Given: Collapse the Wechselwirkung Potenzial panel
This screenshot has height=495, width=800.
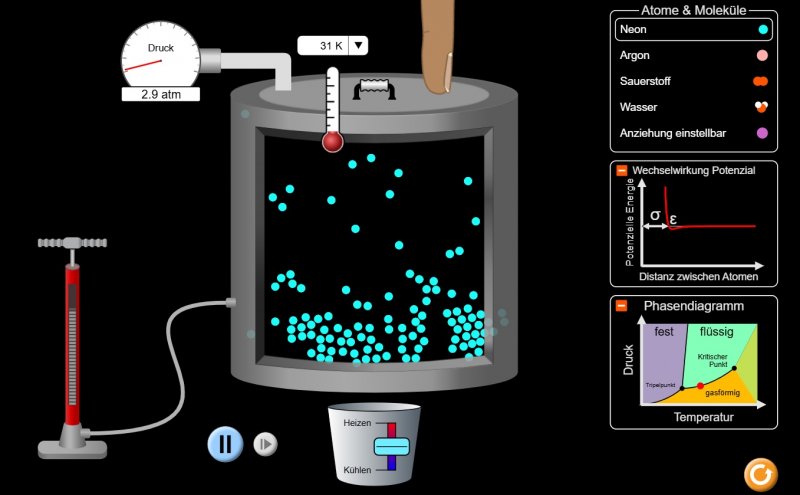Looking at the screenshot, I should tap(621, 171).
